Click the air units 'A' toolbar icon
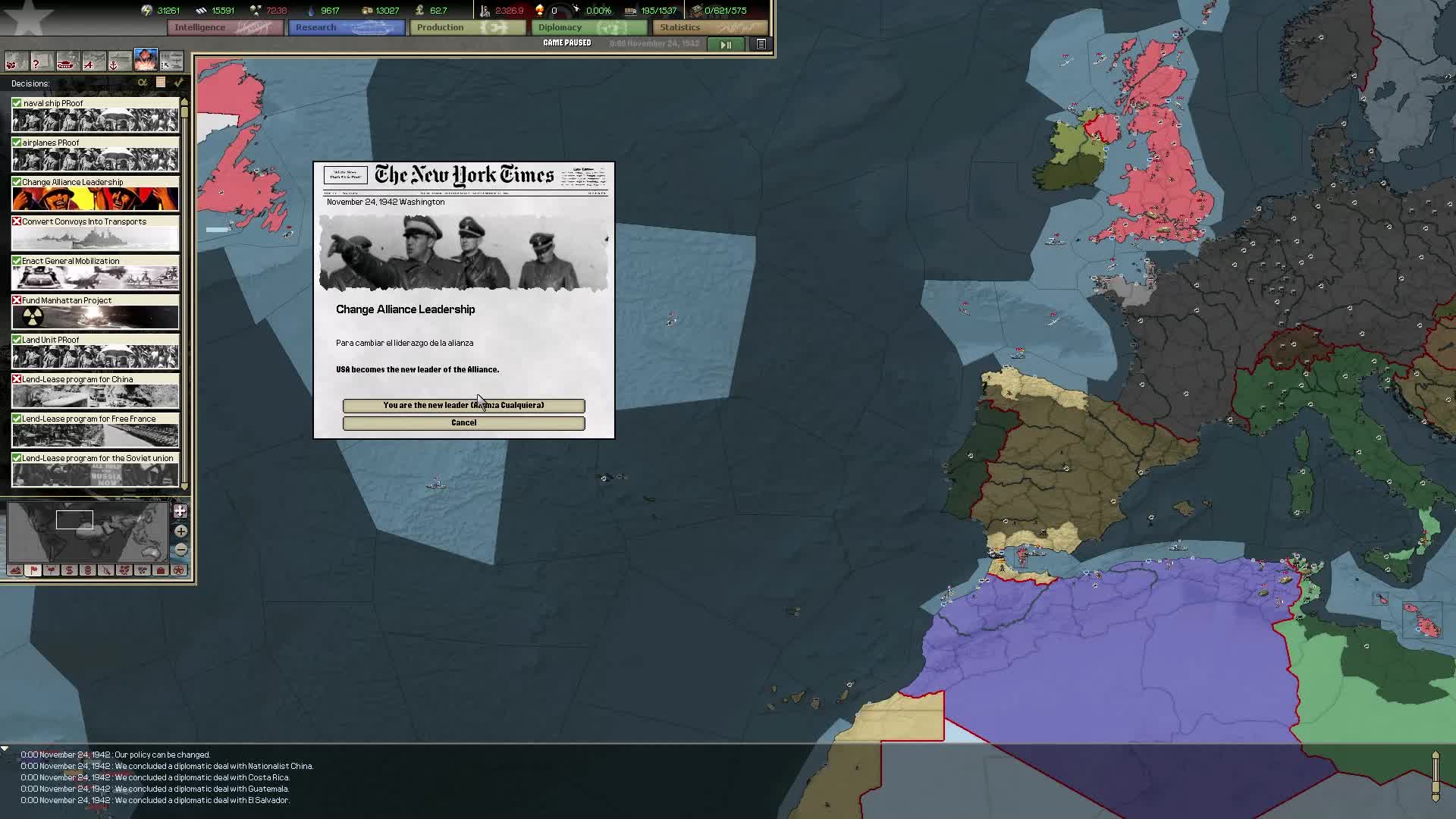 pos(93,61)
